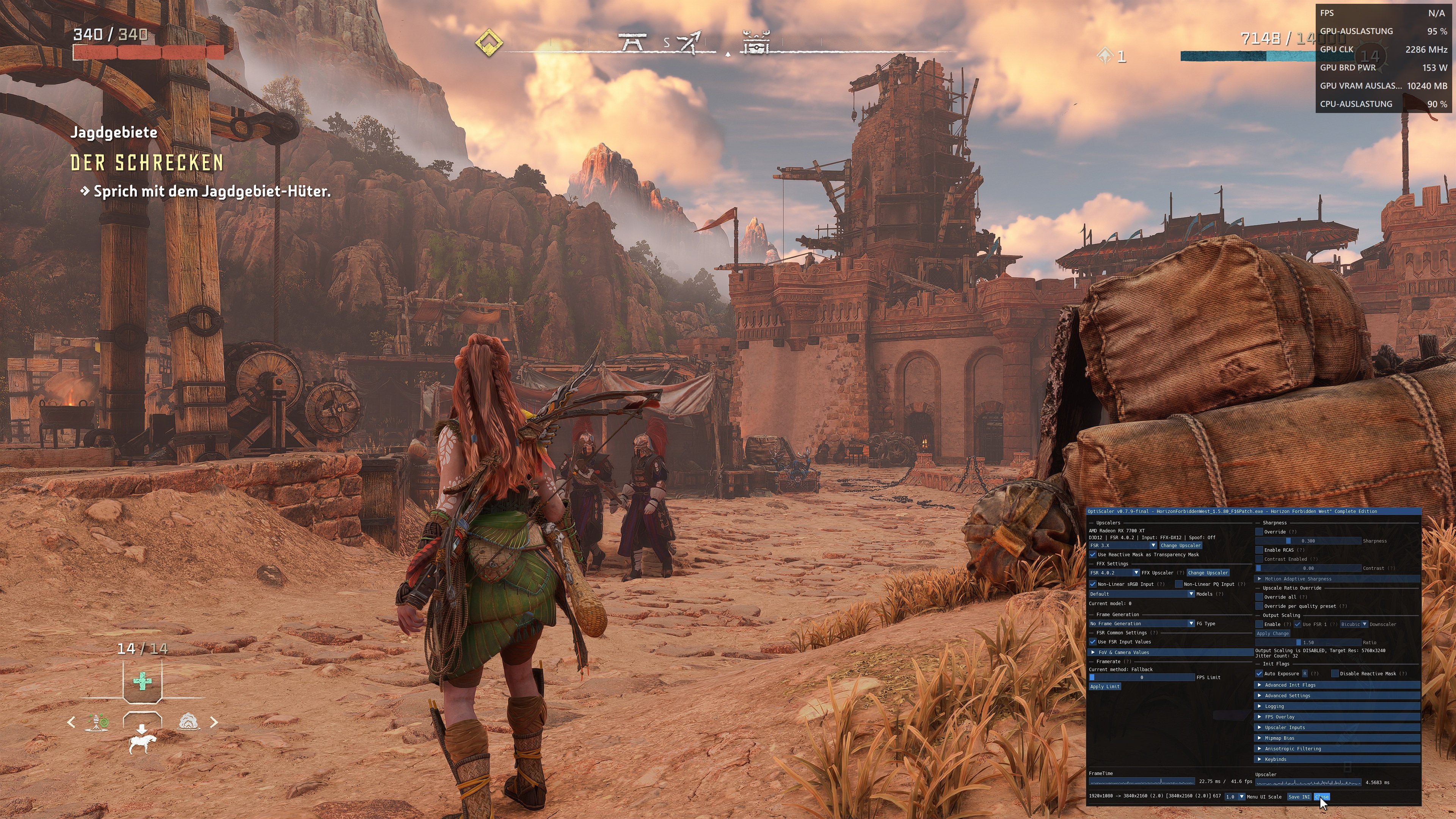The width and height of the screenshot is (1456, 819).
Task: Expand the Keybinds section
Action: point(1275,759)
